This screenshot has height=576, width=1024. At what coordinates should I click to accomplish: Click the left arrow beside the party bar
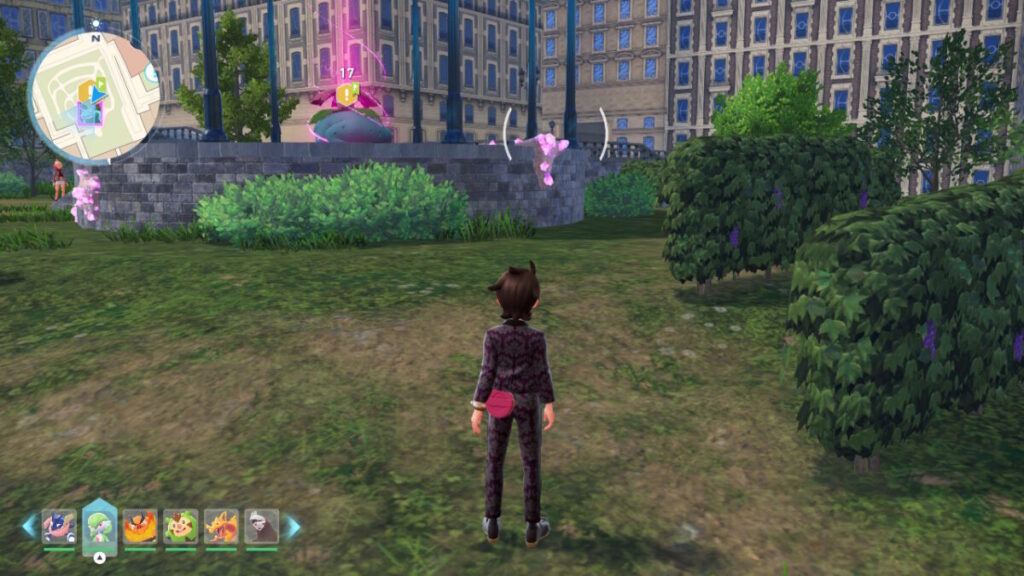point(29,526)
